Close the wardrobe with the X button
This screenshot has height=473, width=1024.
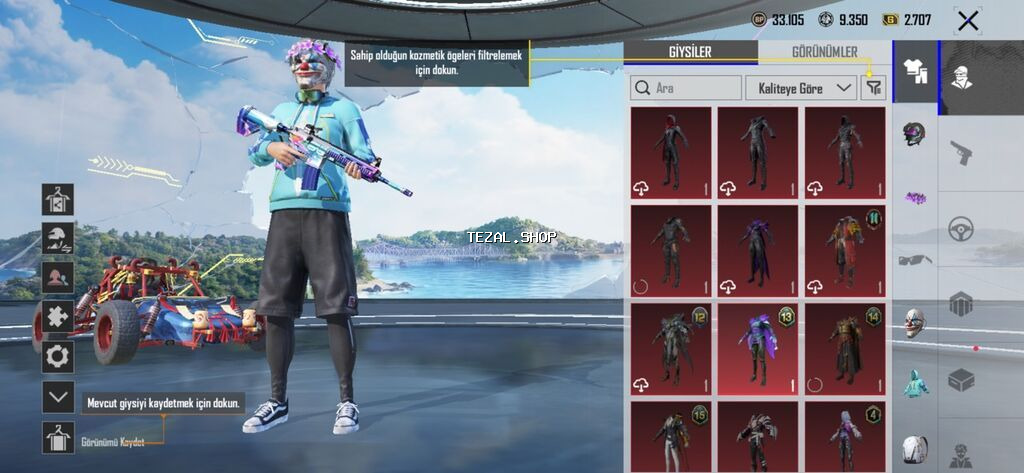[x=967, y=21]
